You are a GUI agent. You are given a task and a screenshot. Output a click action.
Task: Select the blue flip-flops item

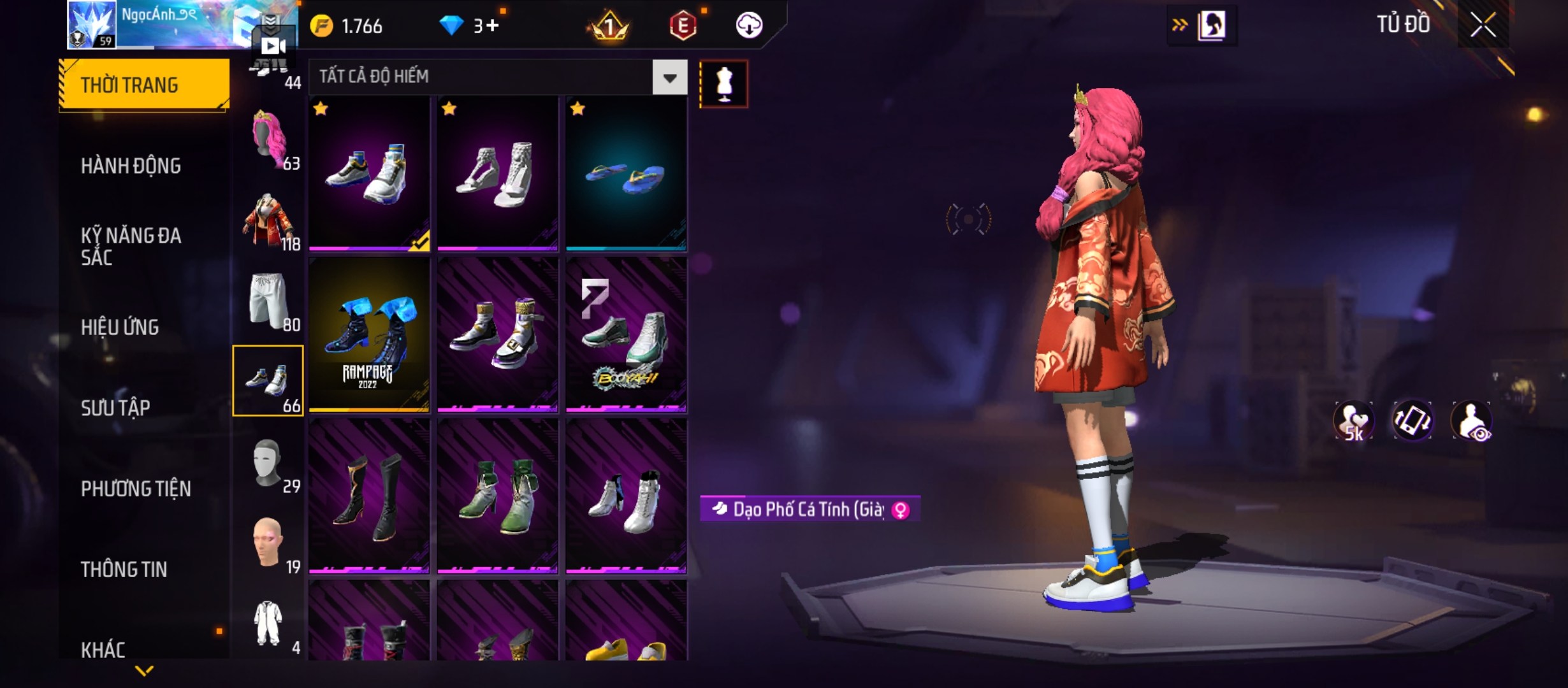tap(626, 173)
